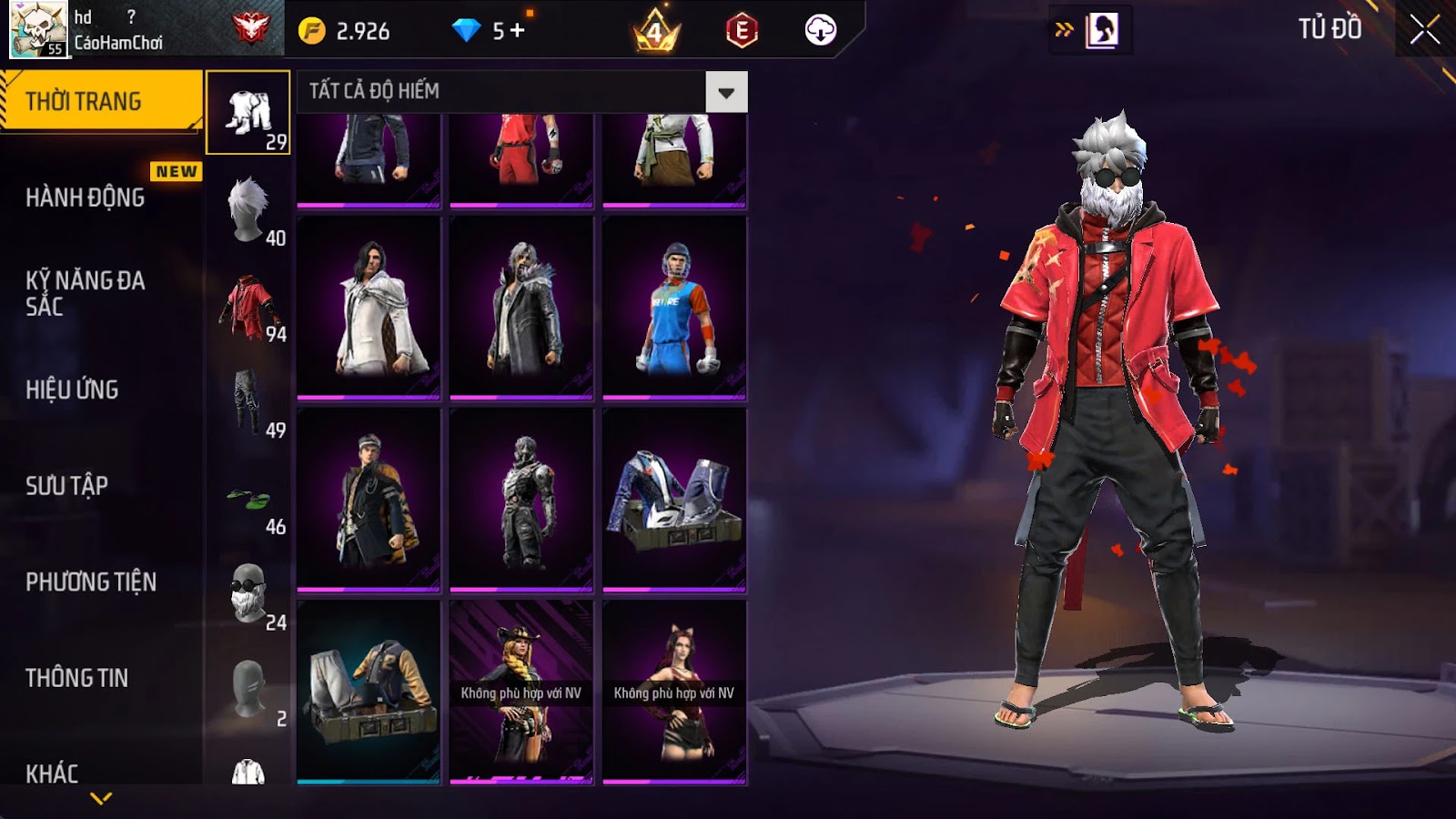This screenshot has width=1456, height=819.
Task: Add diamonds with the plus button
Action: tap(518, 31)
